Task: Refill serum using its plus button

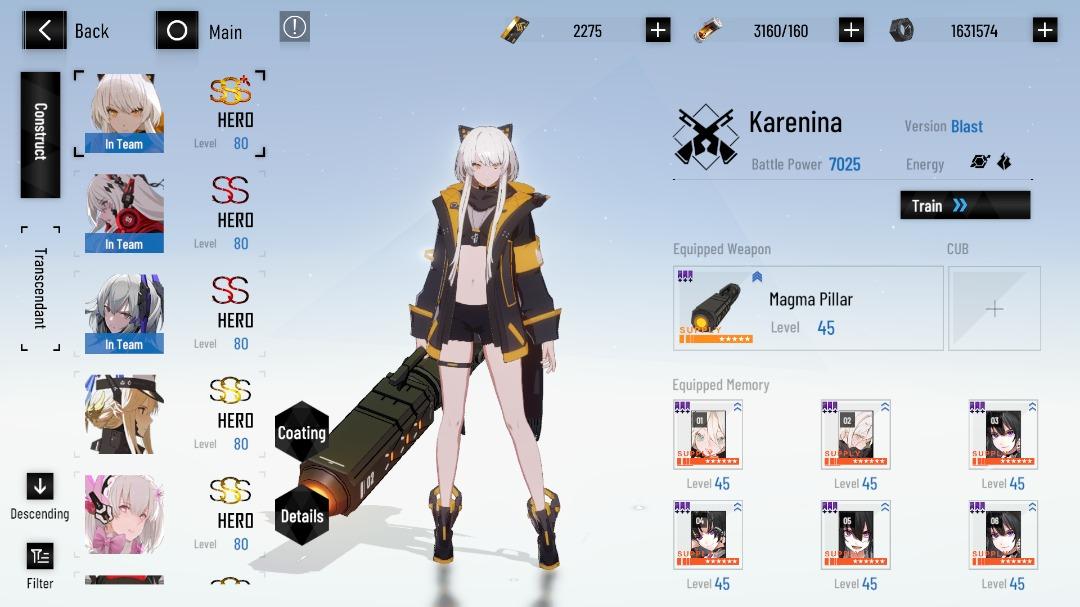Action: tap(851, 30)
